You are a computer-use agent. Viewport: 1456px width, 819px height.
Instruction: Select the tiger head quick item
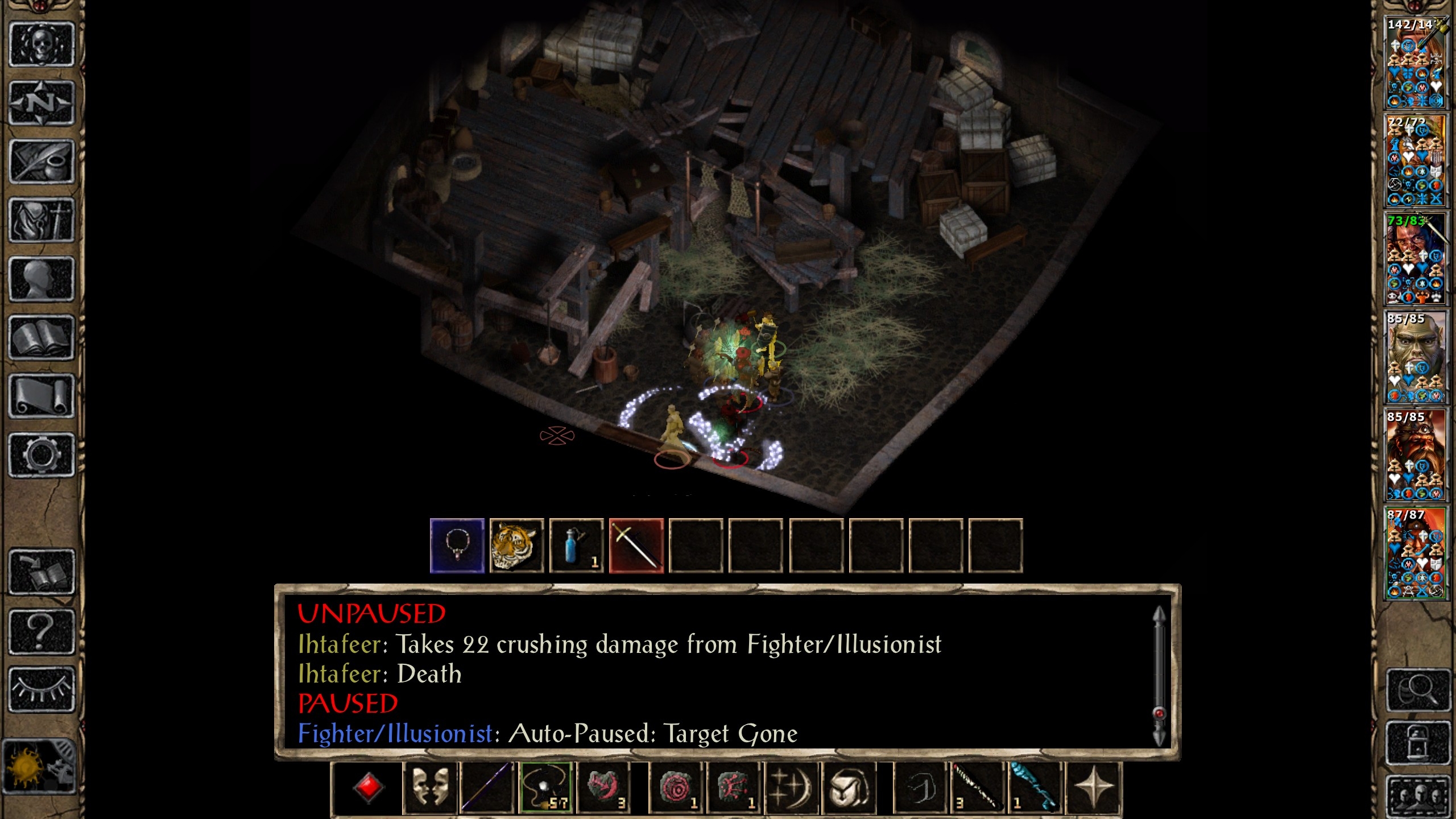(x=516, y=545)
